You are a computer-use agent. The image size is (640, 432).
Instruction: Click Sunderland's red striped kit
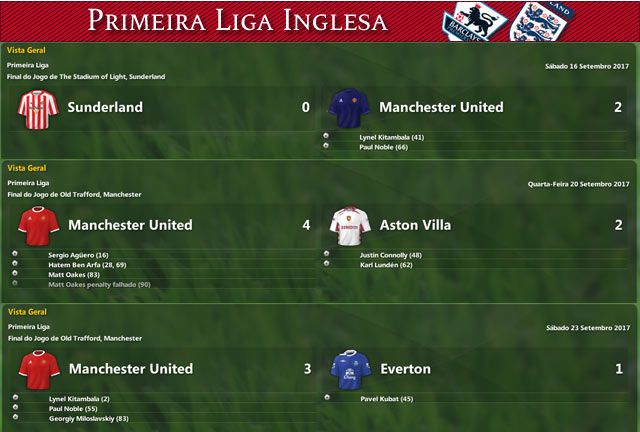38,108
